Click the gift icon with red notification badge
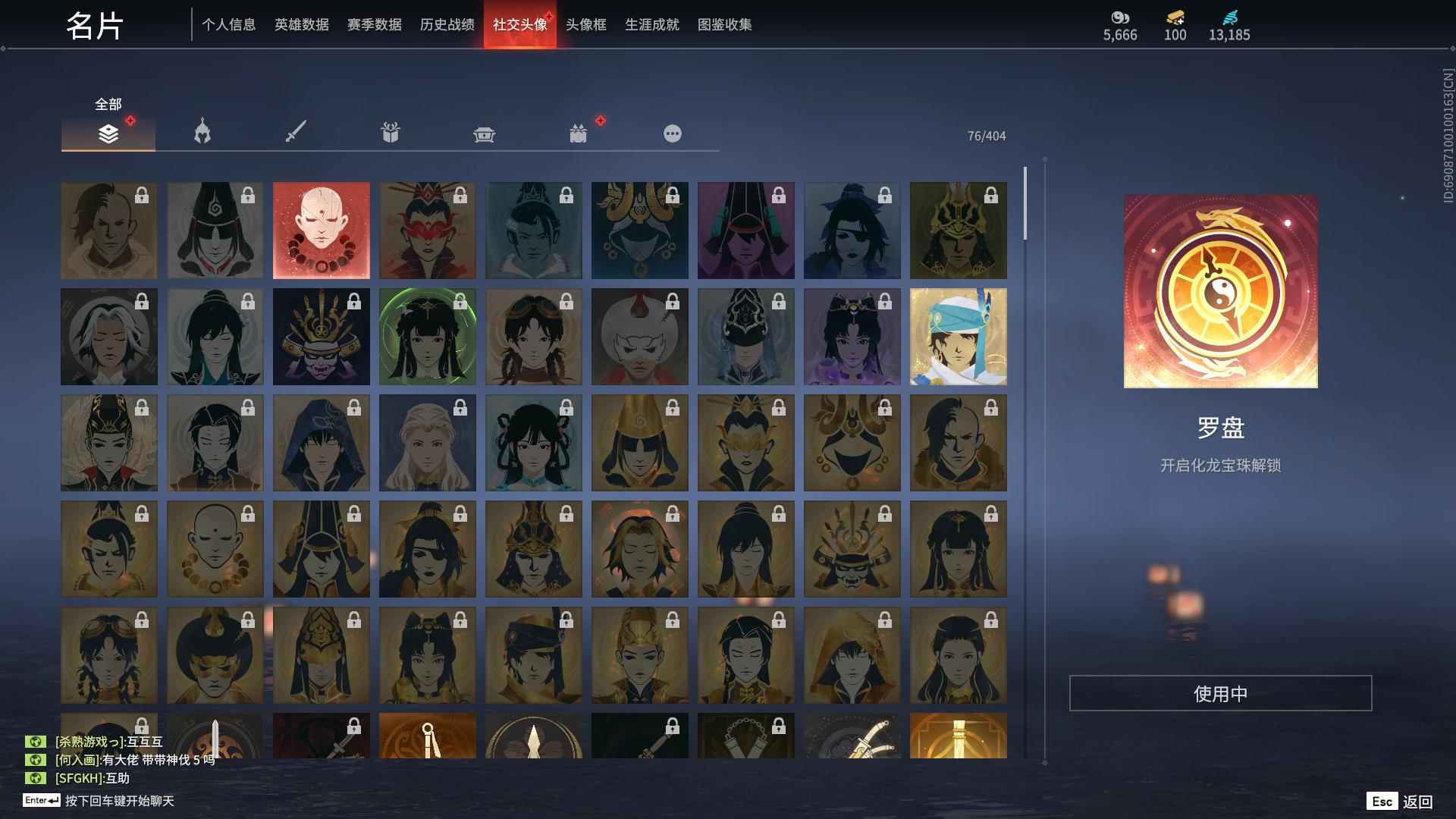 click(578, 133)
